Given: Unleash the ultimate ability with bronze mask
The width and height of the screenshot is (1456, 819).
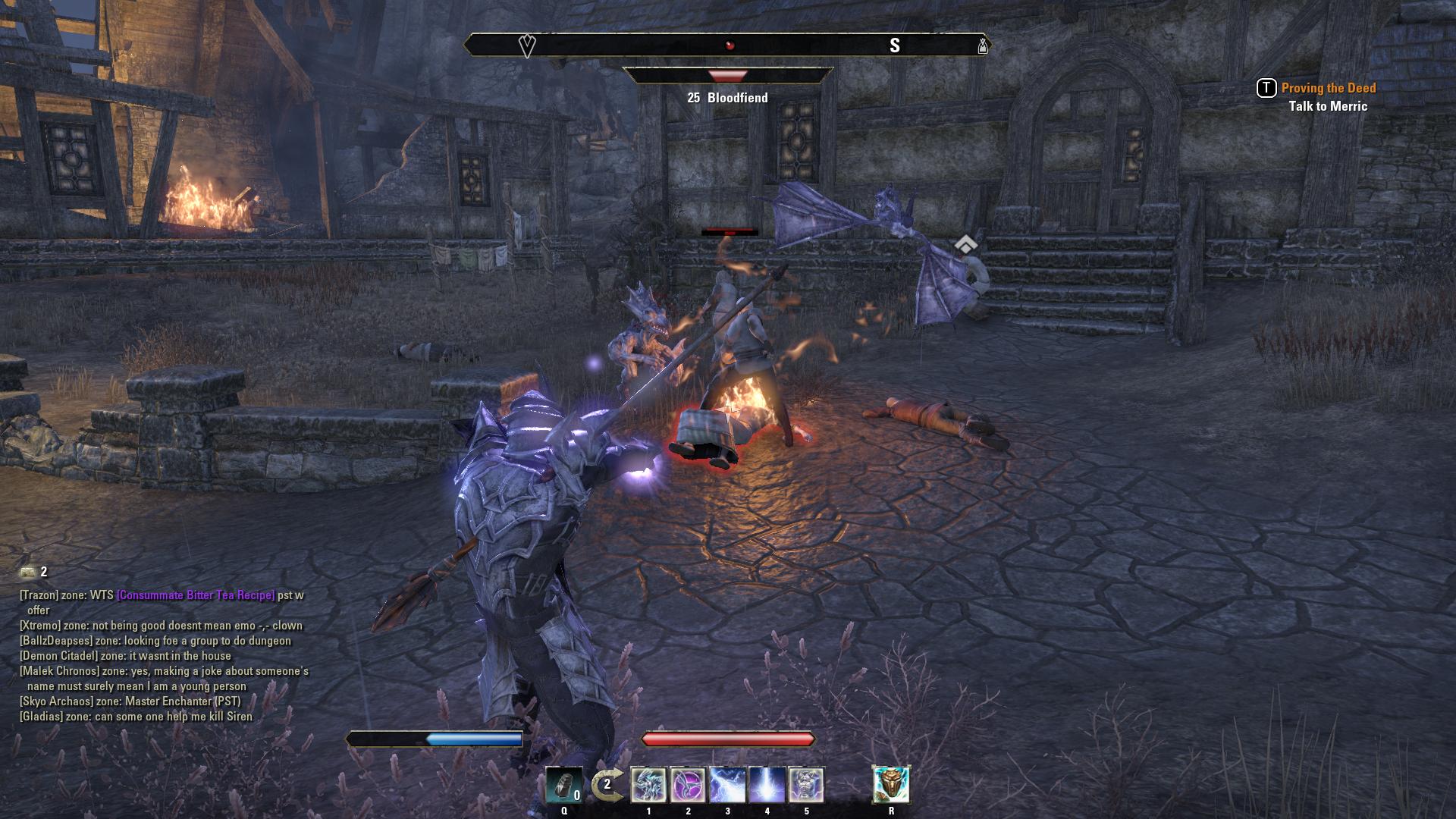Looking at the screenshot, I should click(891, 785).
